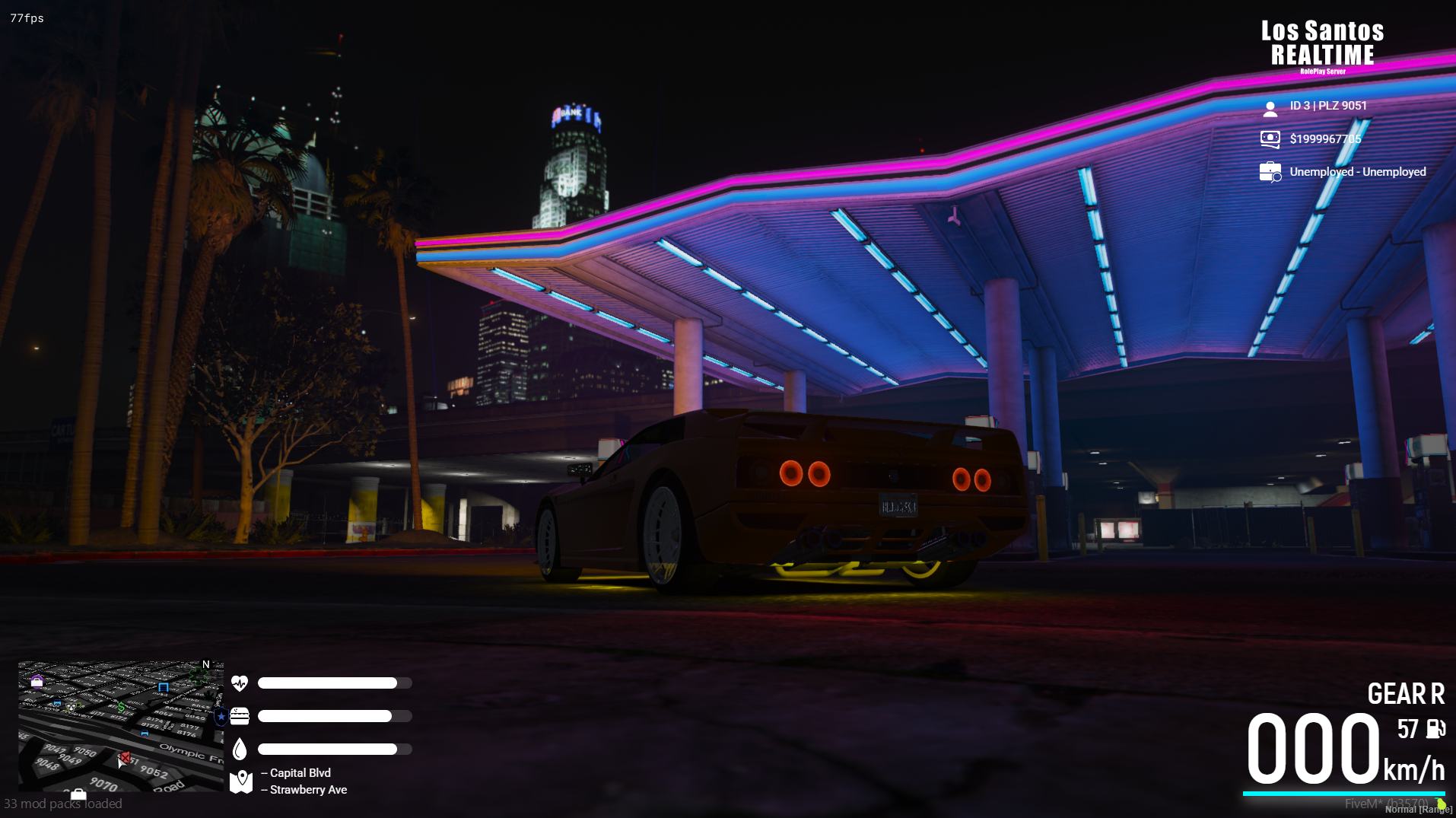Click the water drop thirst icon
The image size is (1456, 818).
tap(240, 750)
